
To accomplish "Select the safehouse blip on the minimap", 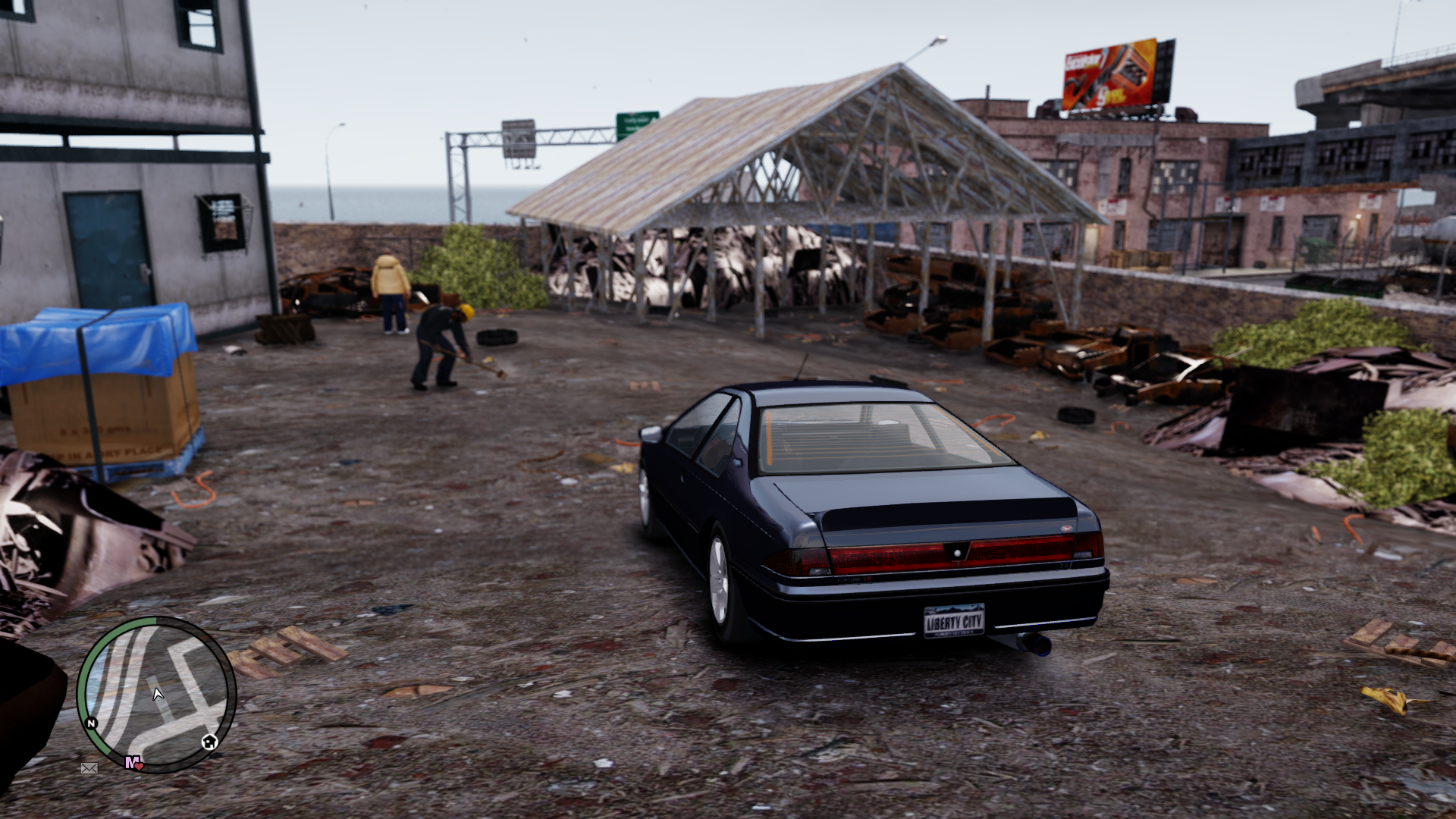I will click(209, 742).
